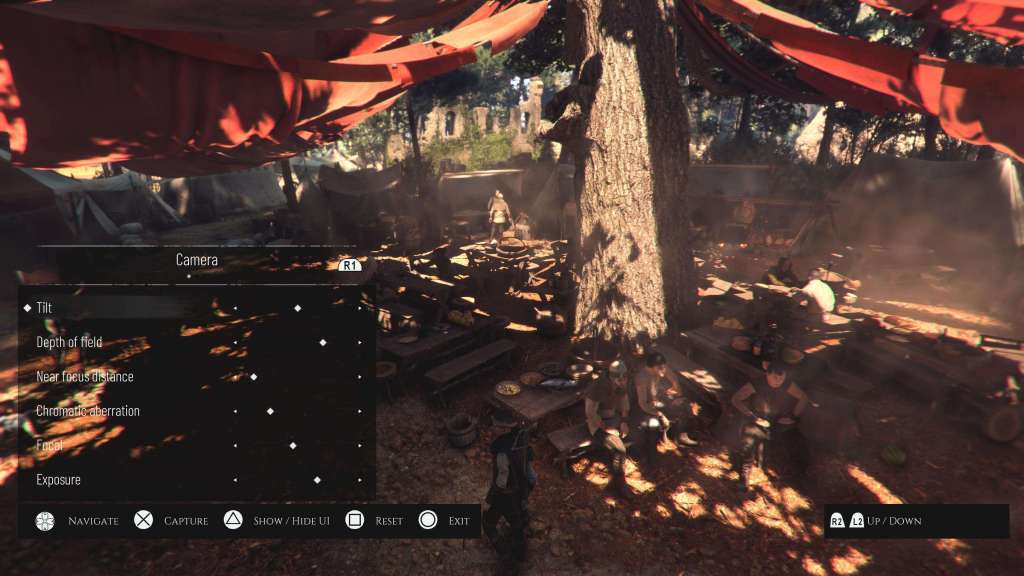1024x576 pixels.
Task: Click the Near focus distance slider handle
Action: (x=254, y=377)
